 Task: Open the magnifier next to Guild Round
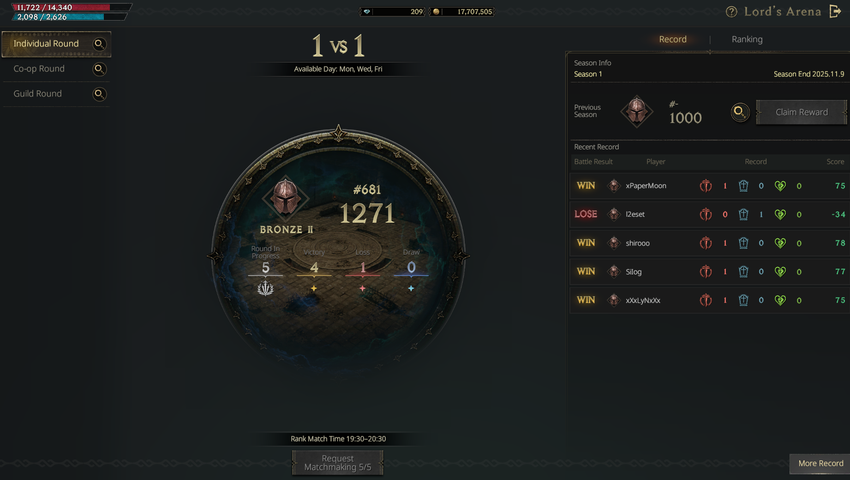[99, 94]
